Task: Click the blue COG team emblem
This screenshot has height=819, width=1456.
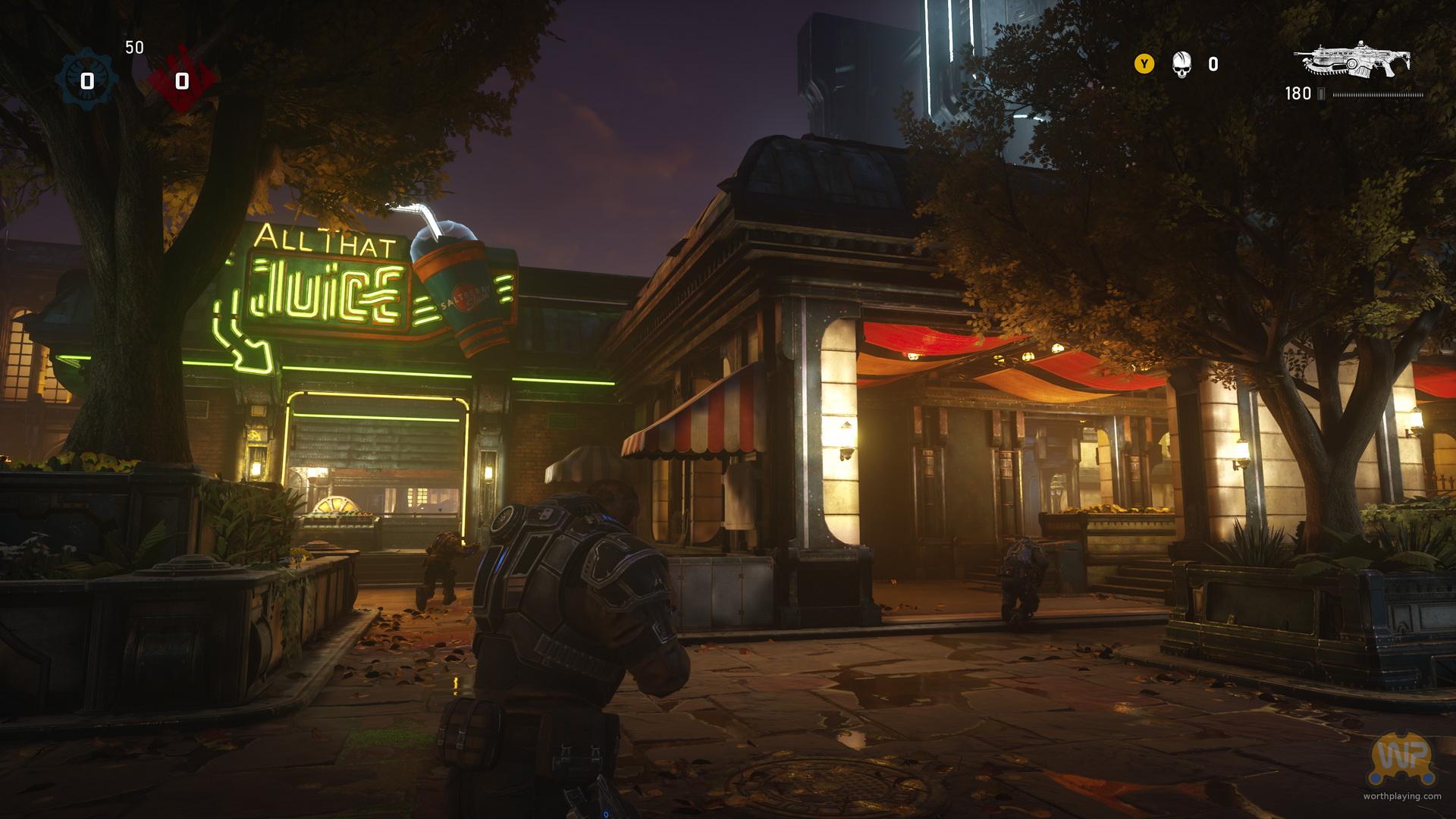Action: coord(87,81)
